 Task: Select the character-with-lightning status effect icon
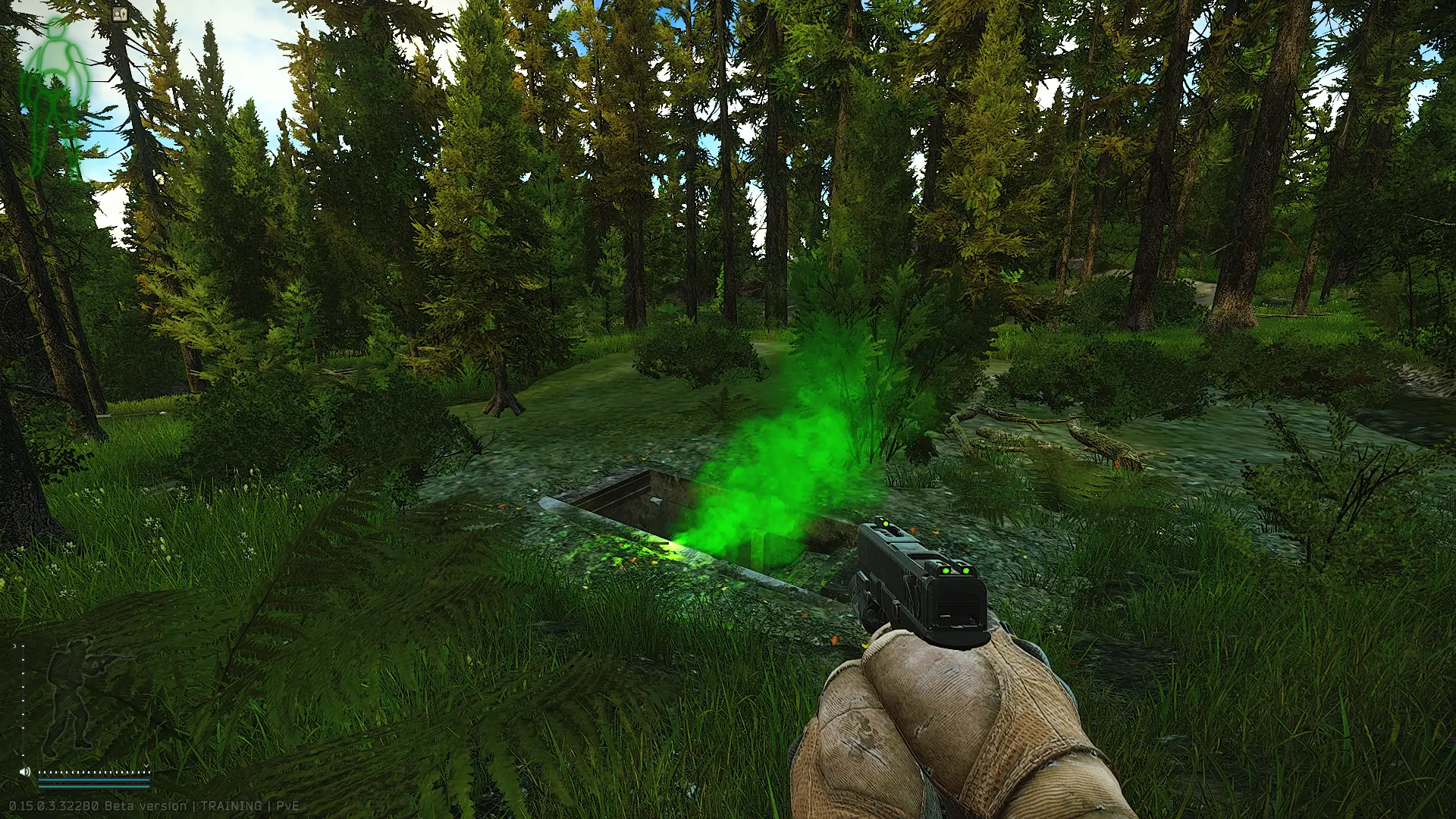click(x=120, y=14)
